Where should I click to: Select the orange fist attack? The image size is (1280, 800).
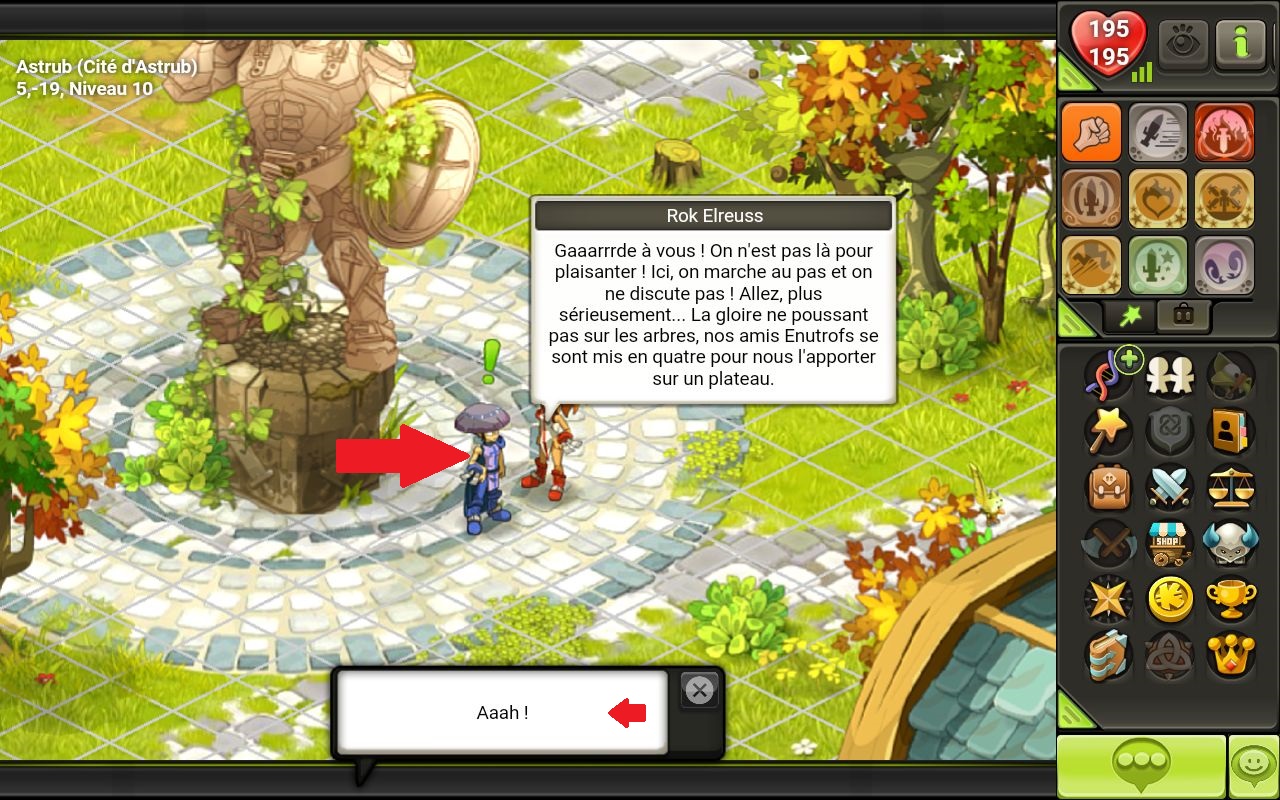point(1091,133)
